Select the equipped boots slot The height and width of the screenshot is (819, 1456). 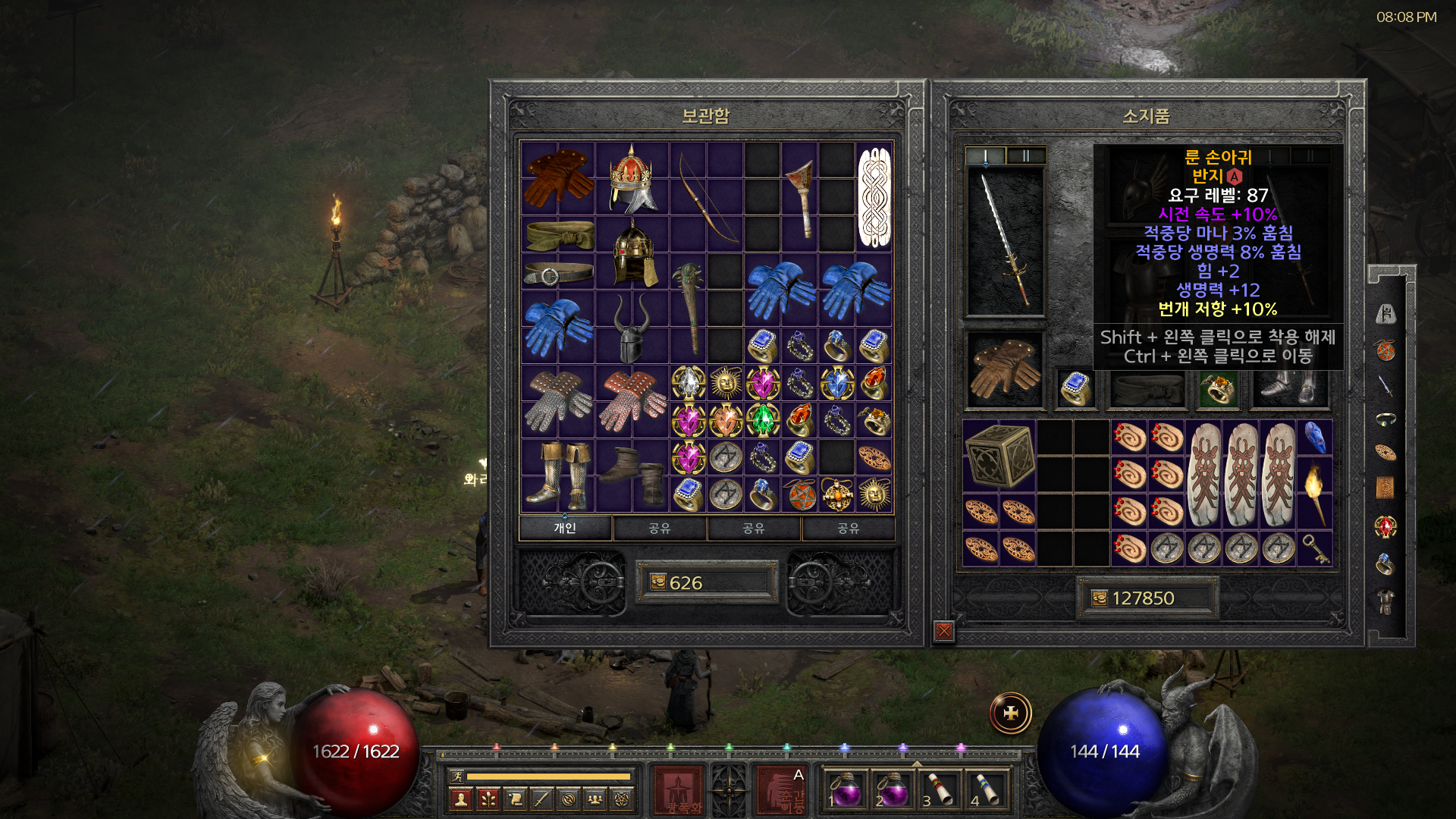[x=1288, y=390]
